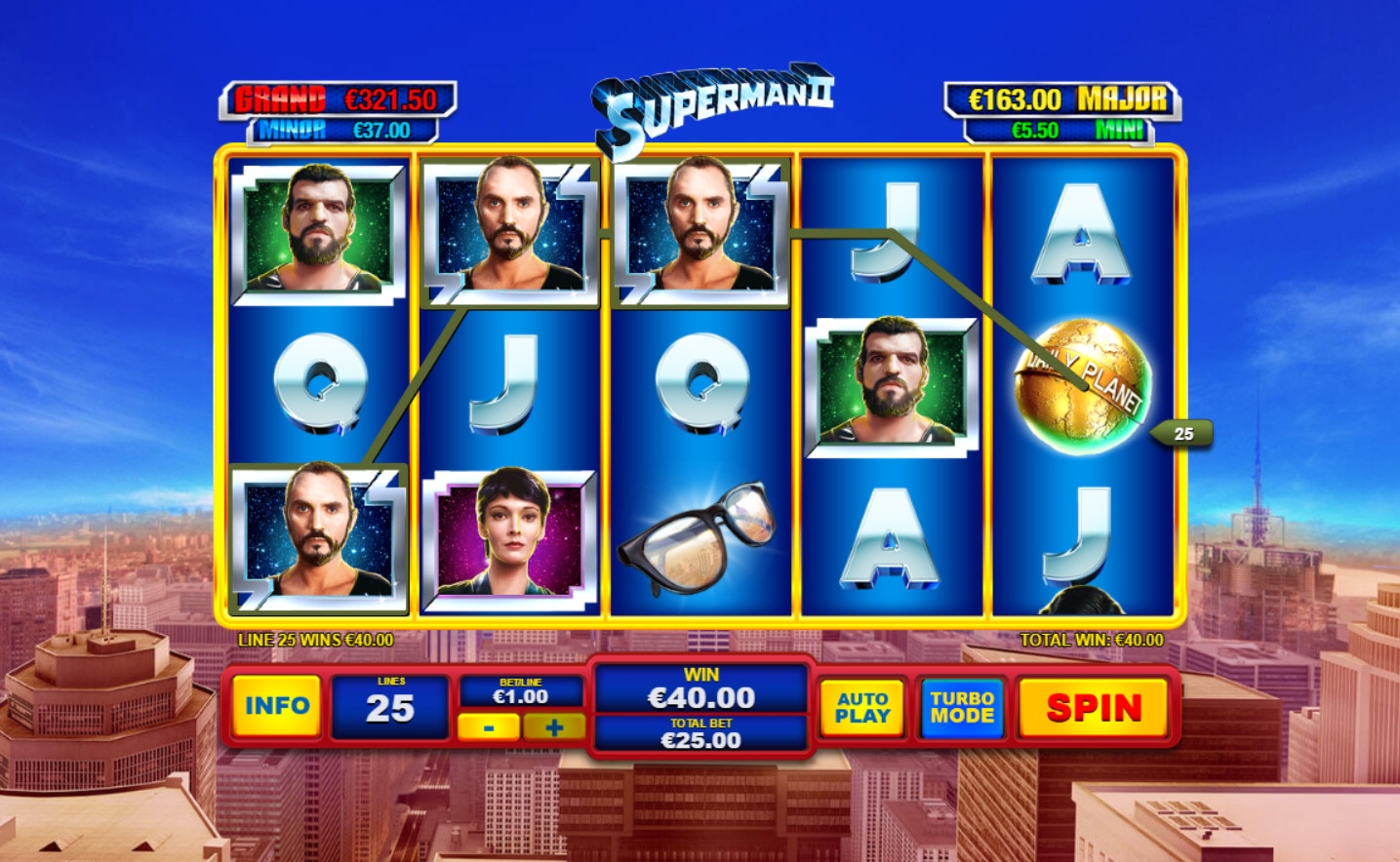Spin the reels with SPIN button
The width and height of the screenshot is (1400, 862).
[1093, 708]
